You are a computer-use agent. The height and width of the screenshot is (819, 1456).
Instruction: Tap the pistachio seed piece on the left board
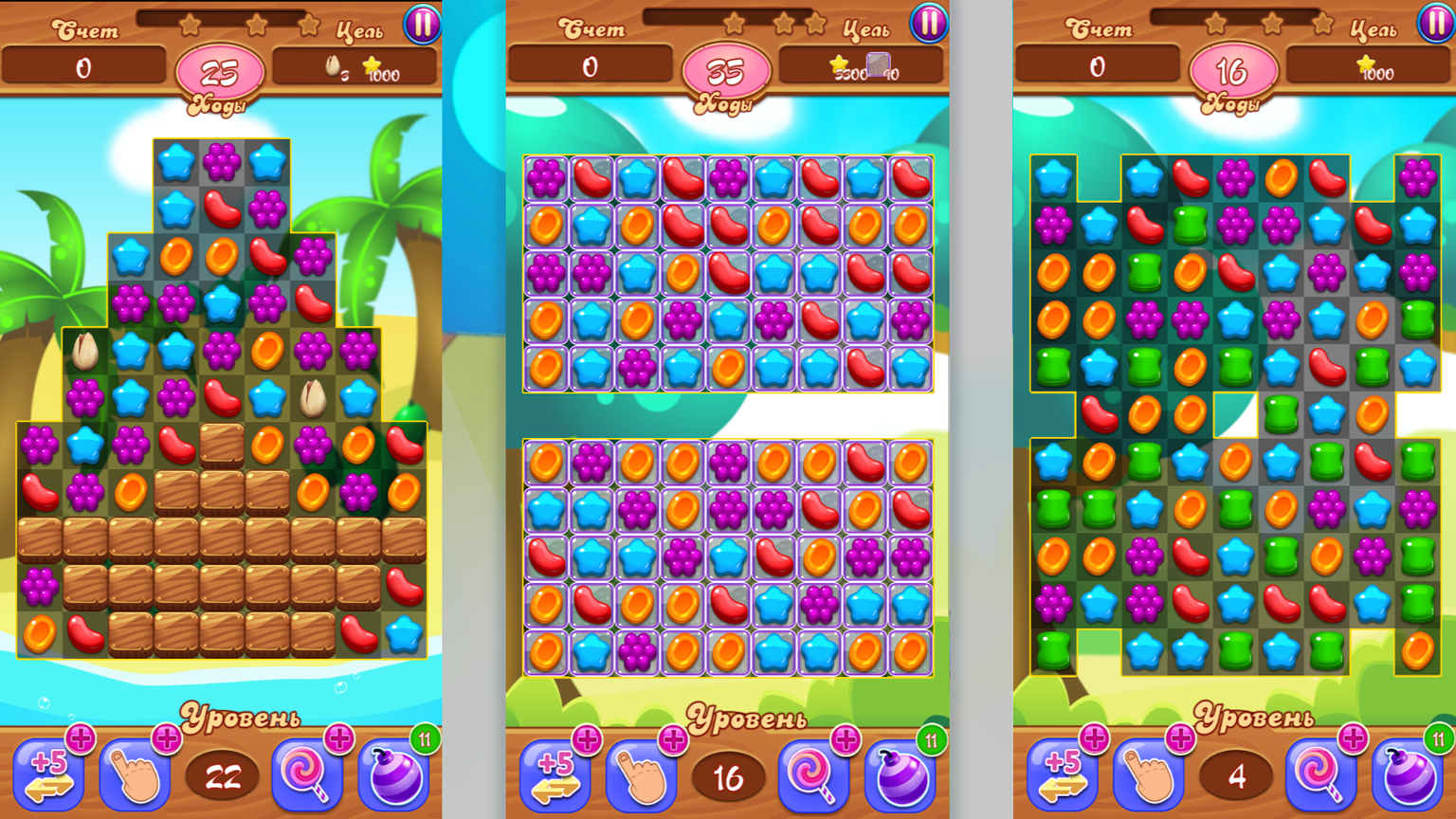pos(83,350)
